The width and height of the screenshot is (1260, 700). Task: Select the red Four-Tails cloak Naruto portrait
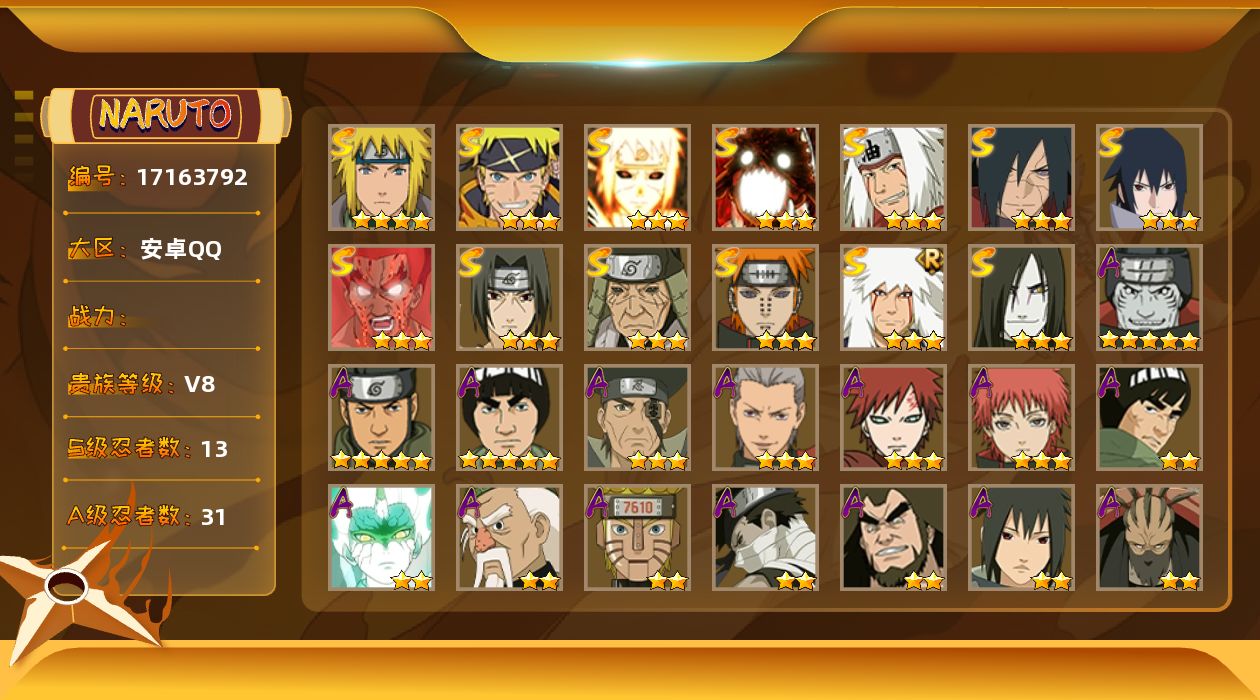[765, 177]
